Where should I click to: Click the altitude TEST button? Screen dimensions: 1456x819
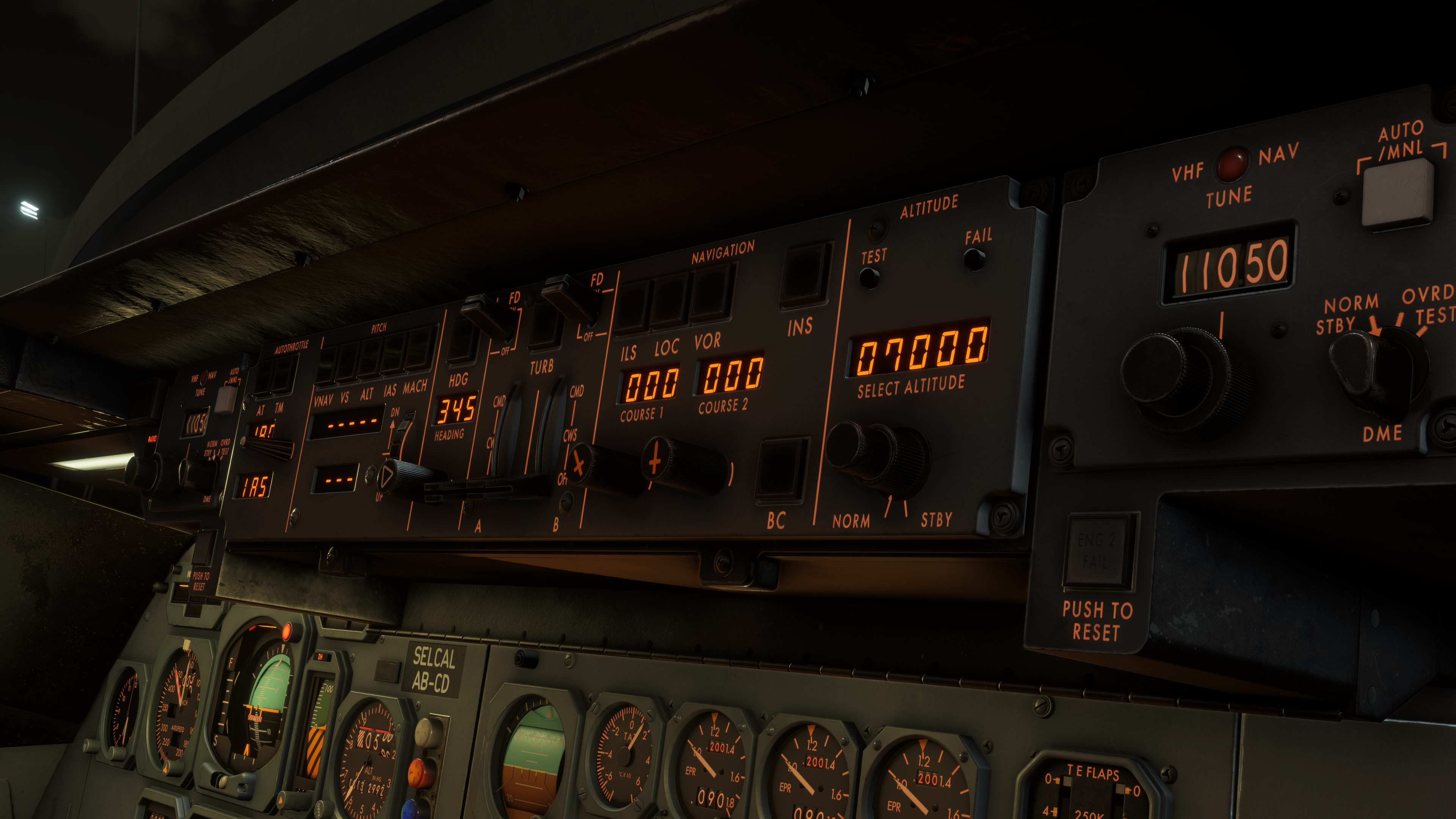coord(869,278)
